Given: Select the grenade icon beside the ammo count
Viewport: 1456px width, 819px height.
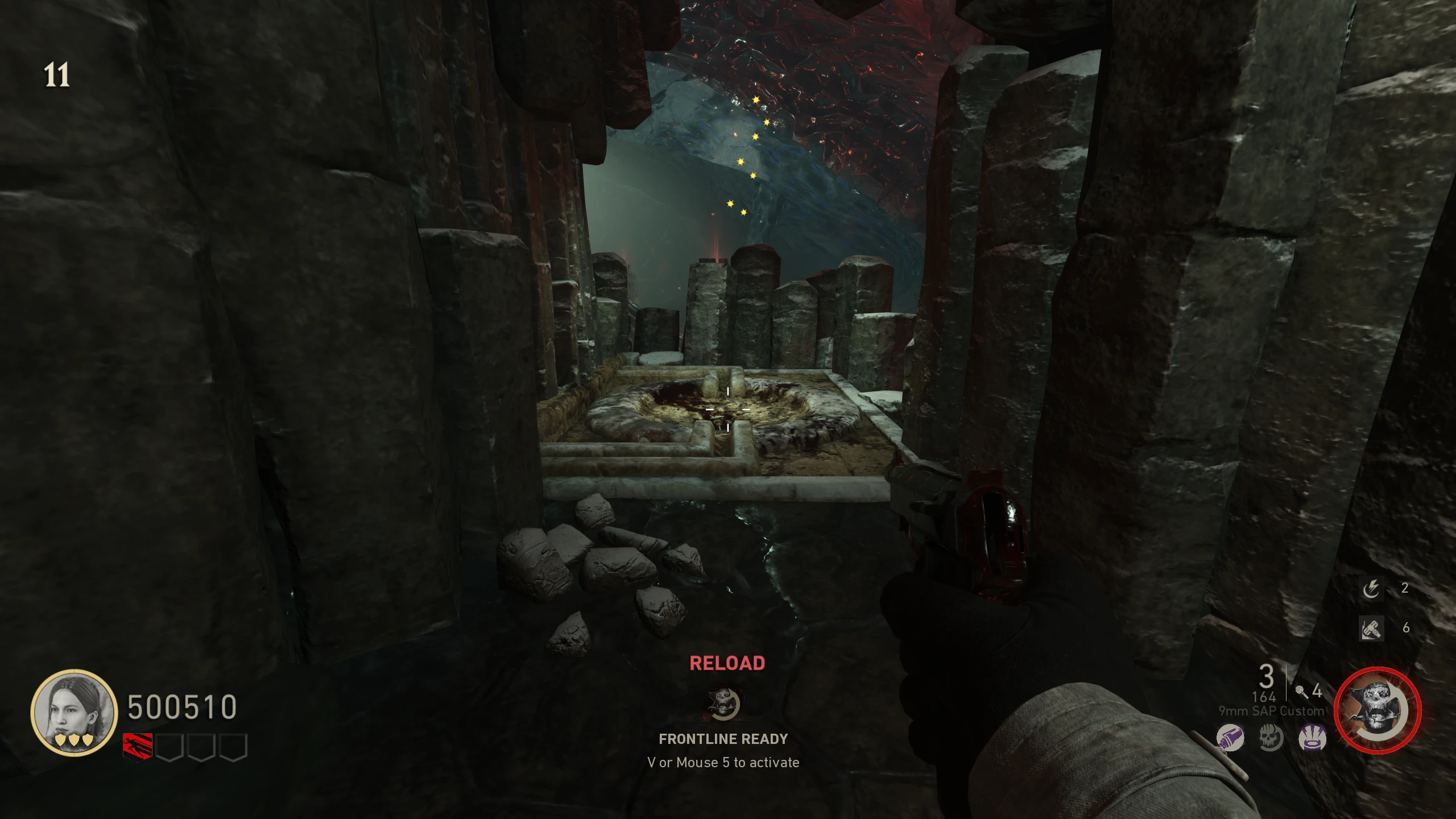Looking at the screenshot, I should point(1301,692).
